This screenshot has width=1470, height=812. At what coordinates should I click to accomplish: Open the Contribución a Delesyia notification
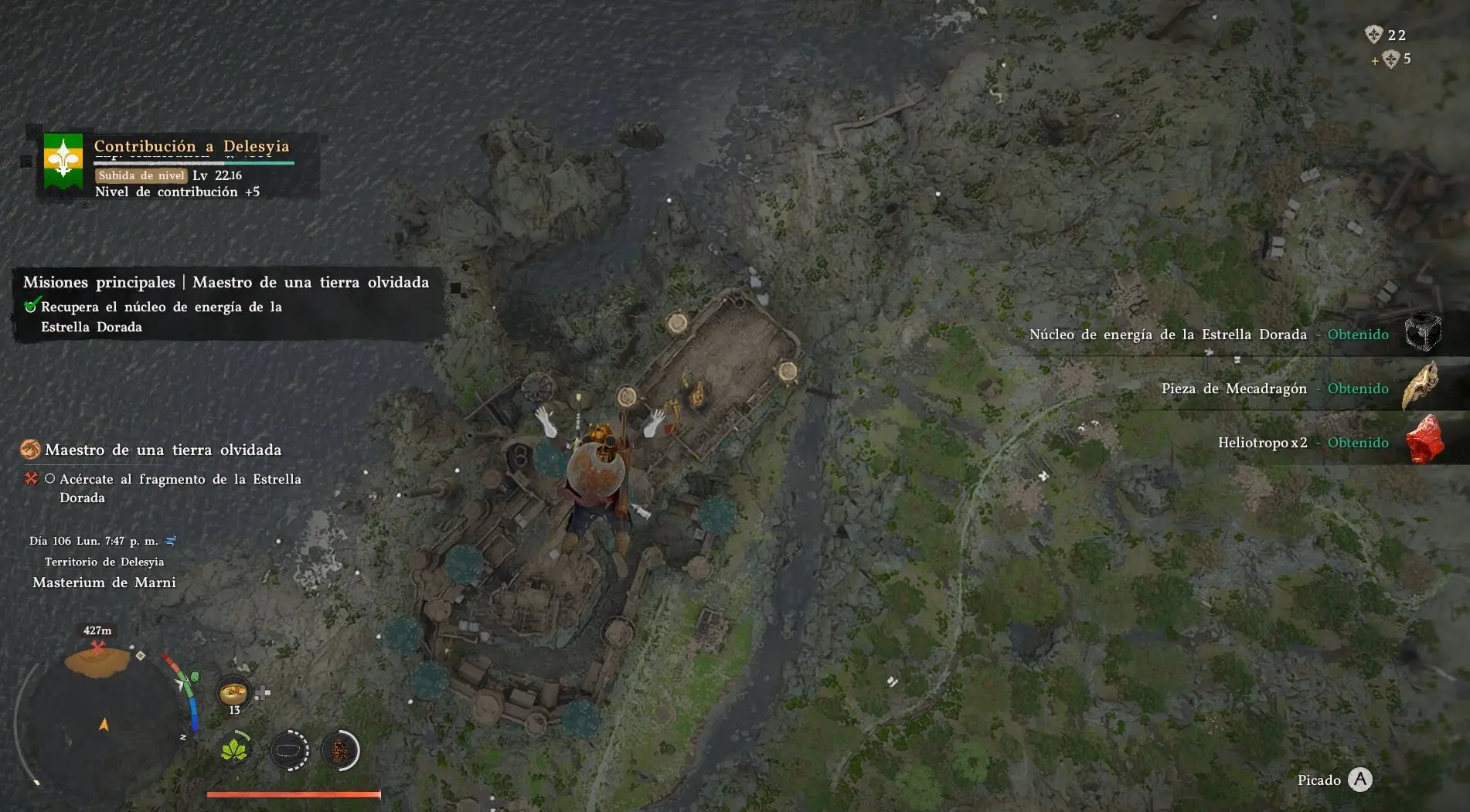(192, 146)
